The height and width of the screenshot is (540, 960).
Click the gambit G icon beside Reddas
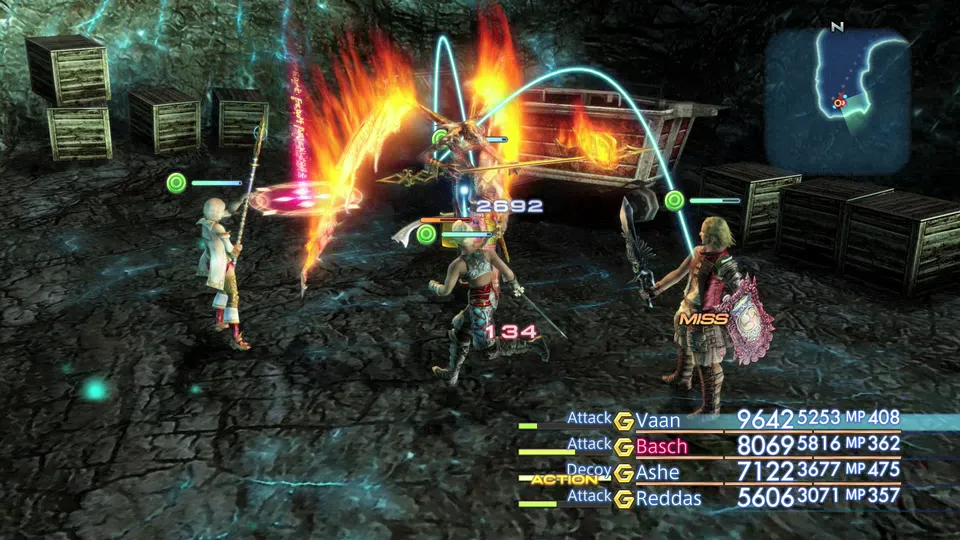(x=624, y=498)
